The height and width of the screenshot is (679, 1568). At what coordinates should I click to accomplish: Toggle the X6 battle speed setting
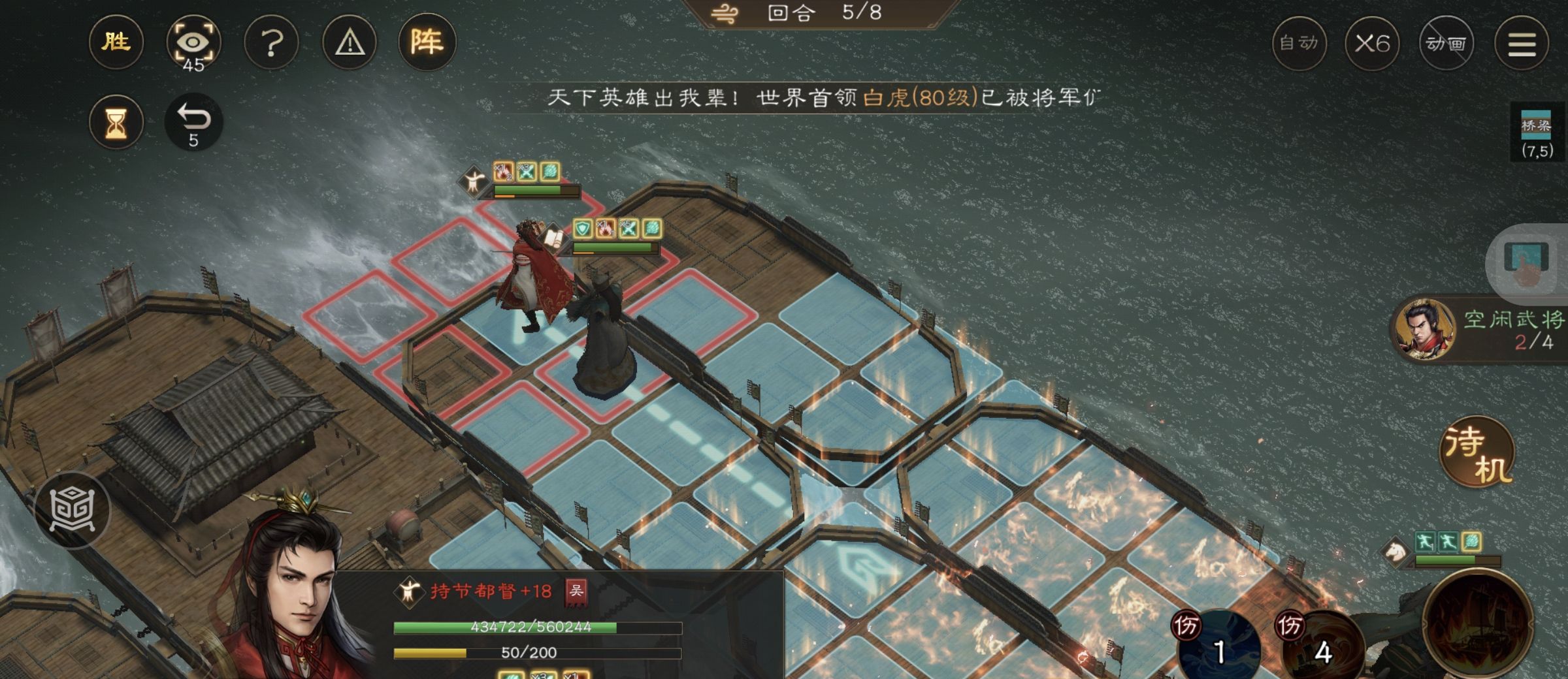coord(1375,44)
